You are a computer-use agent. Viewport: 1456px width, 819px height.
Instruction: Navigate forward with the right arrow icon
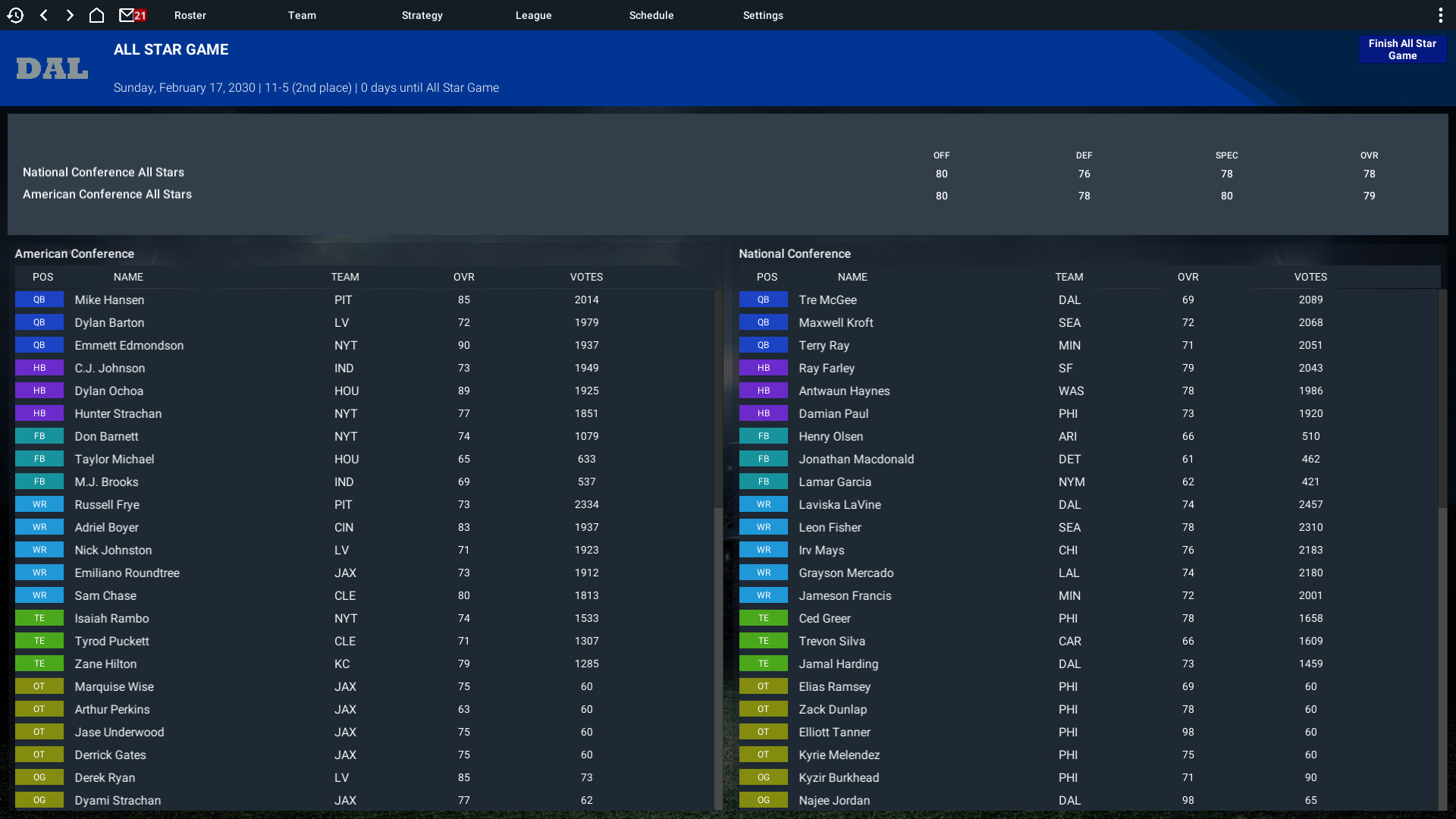coord(70,14)
